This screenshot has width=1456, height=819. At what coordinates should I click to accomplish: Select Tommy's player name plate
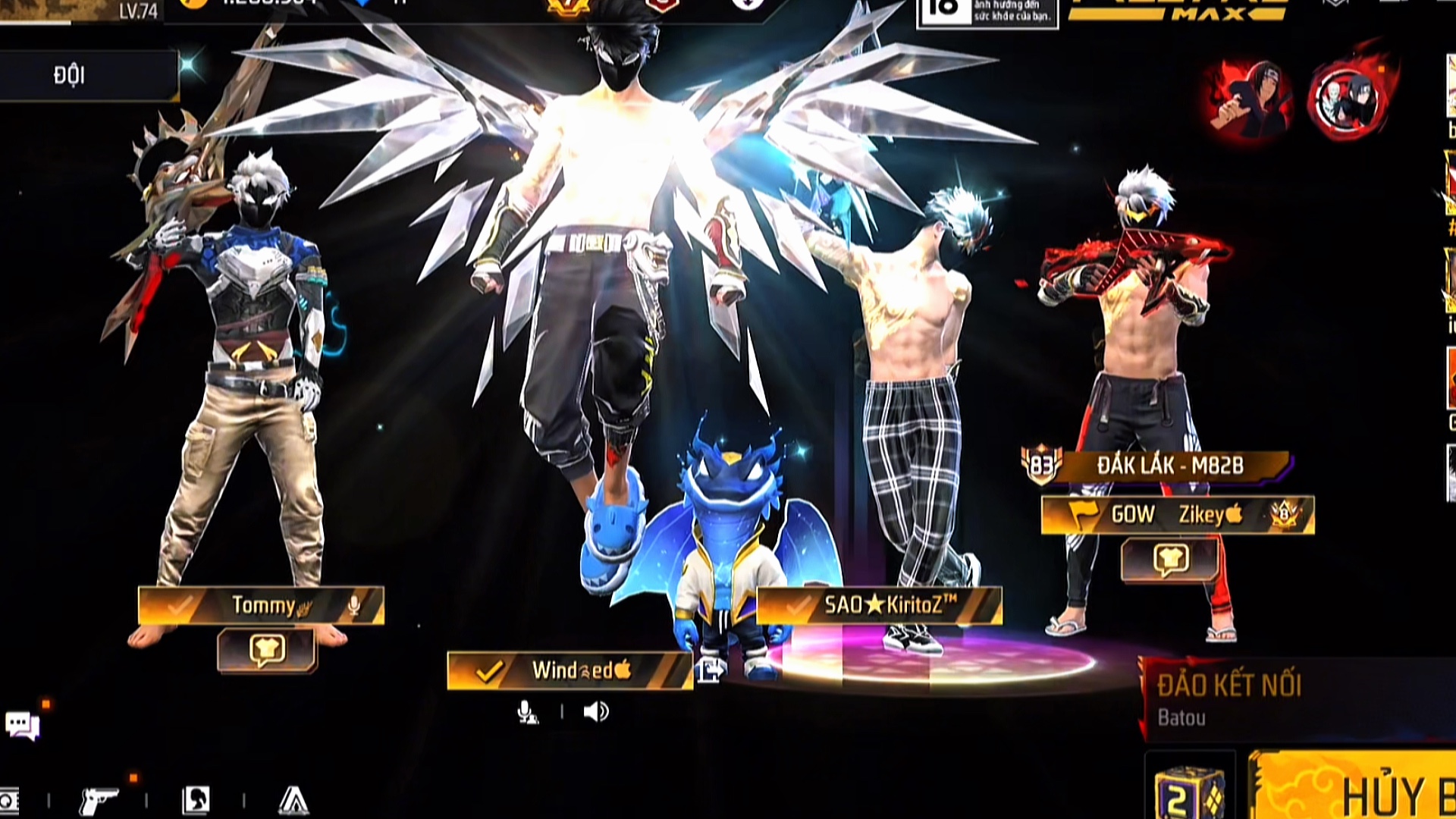point(261,605)
